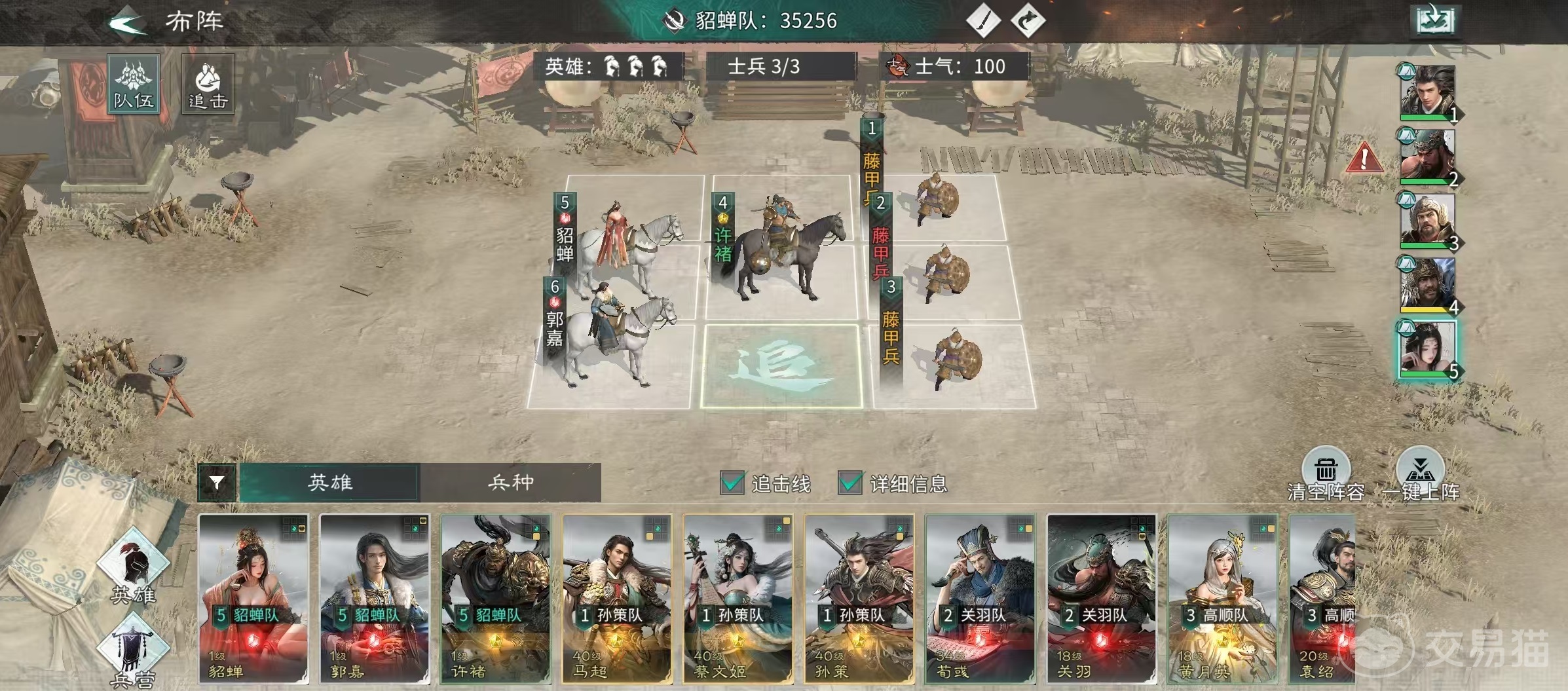
Task: Go back from the 布阵 screen
Action: [x=128, y=23]
